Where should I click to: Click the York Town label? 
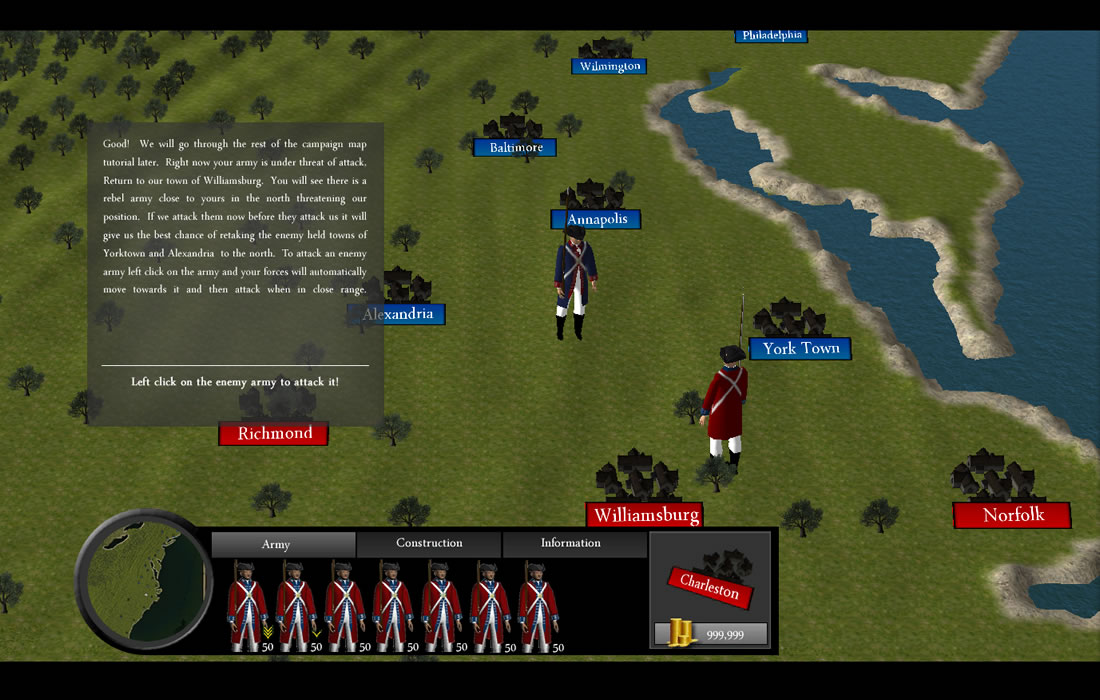(x=800, y=348)
